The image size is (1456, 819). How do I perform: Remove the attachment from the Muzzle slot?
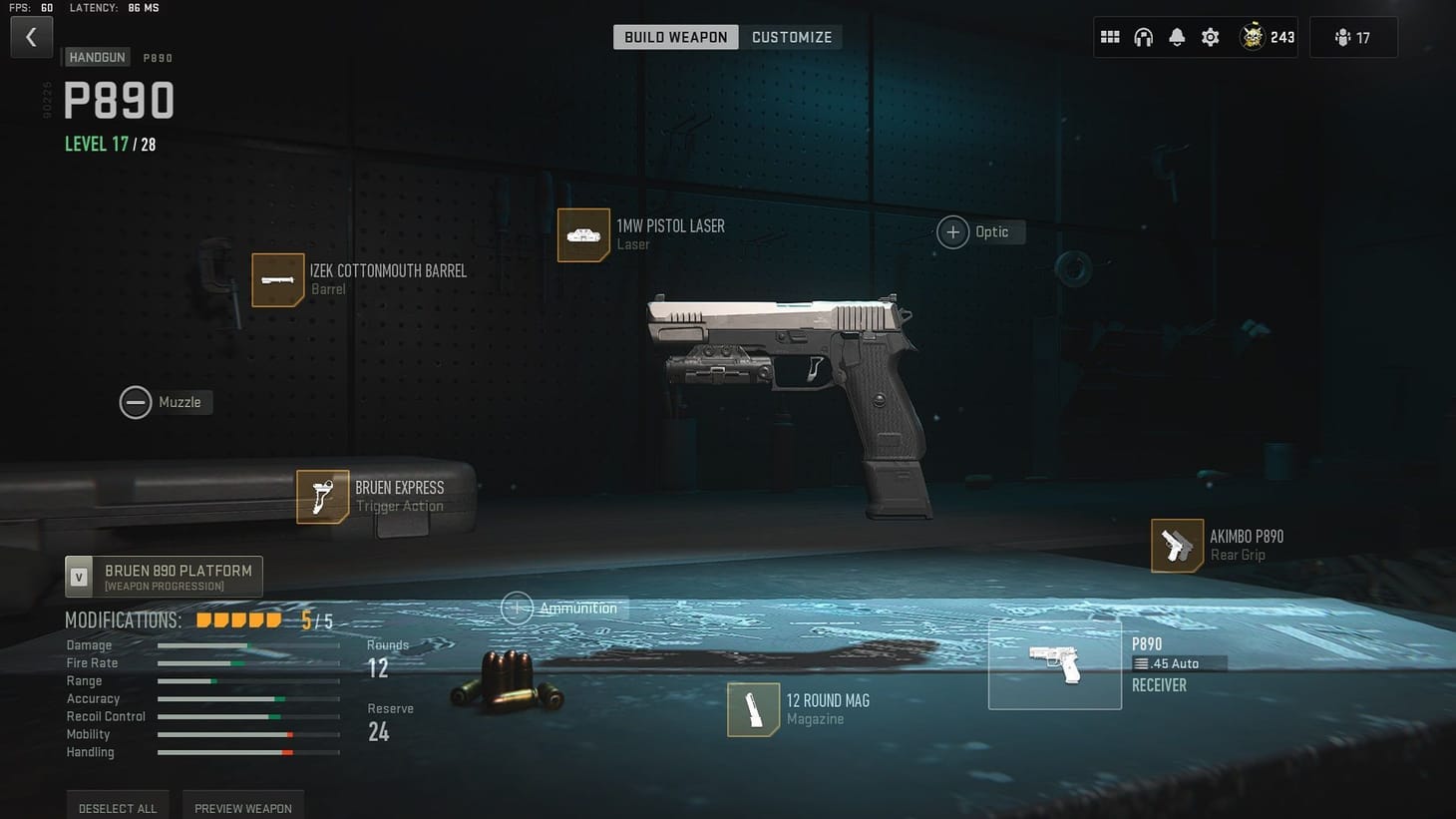(137, 402)
